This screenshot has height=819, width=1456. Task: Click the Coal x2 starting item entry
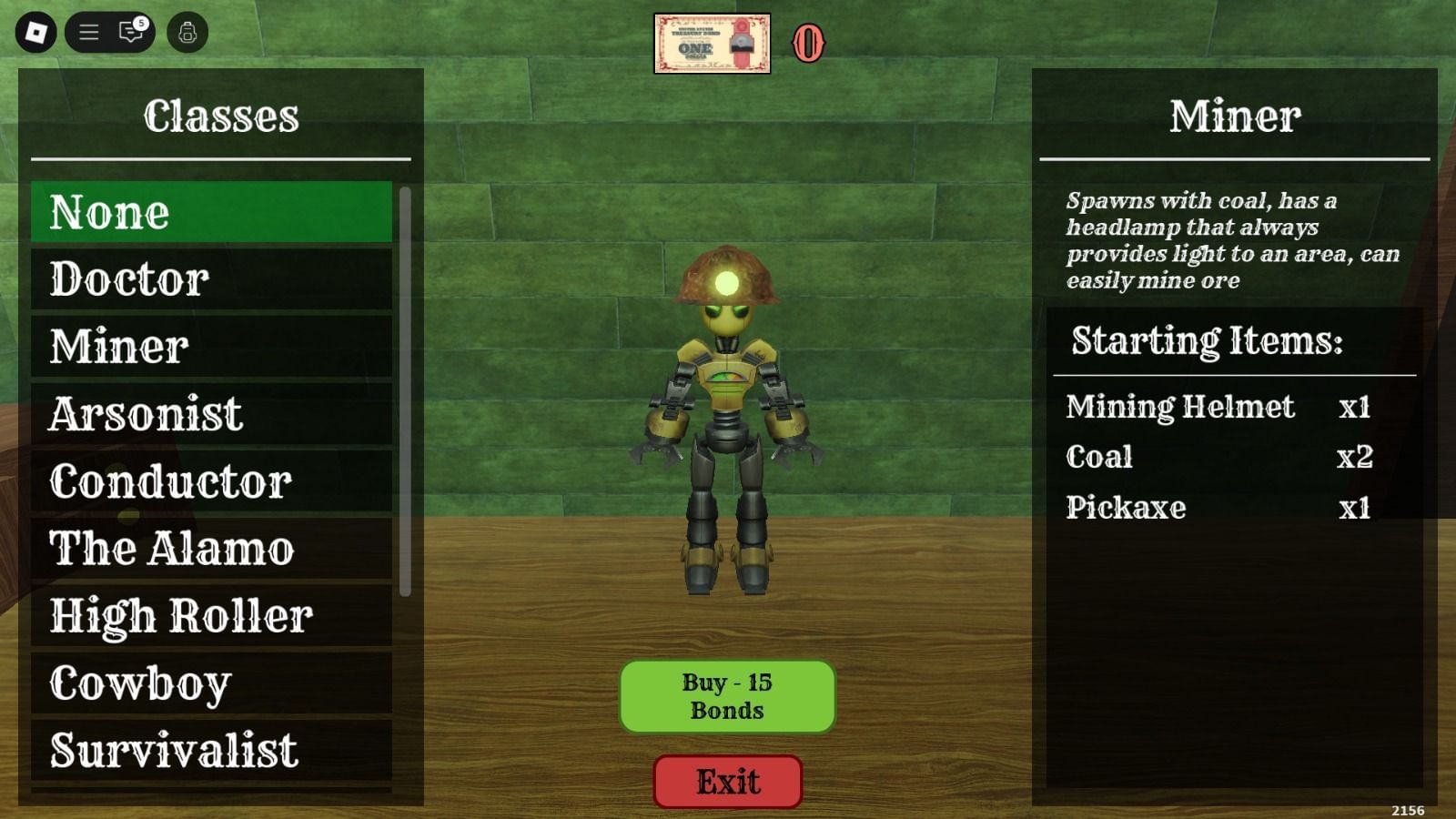tap(1219, 458)
